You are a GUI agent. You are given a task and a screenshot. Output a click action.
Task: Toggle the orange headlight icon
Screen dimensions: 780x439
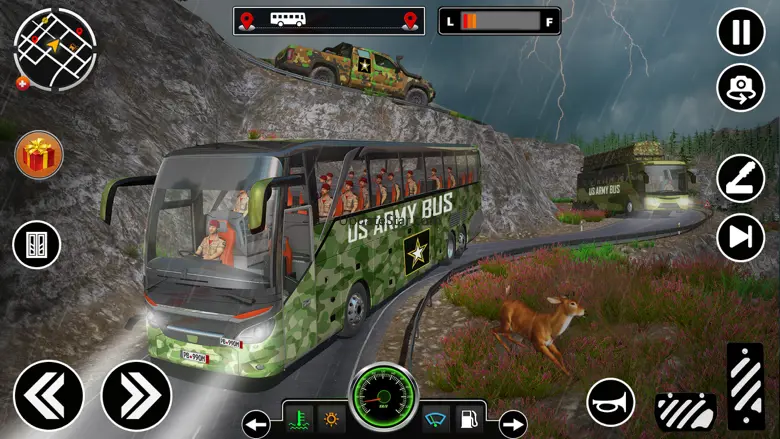tap(329, 419)
